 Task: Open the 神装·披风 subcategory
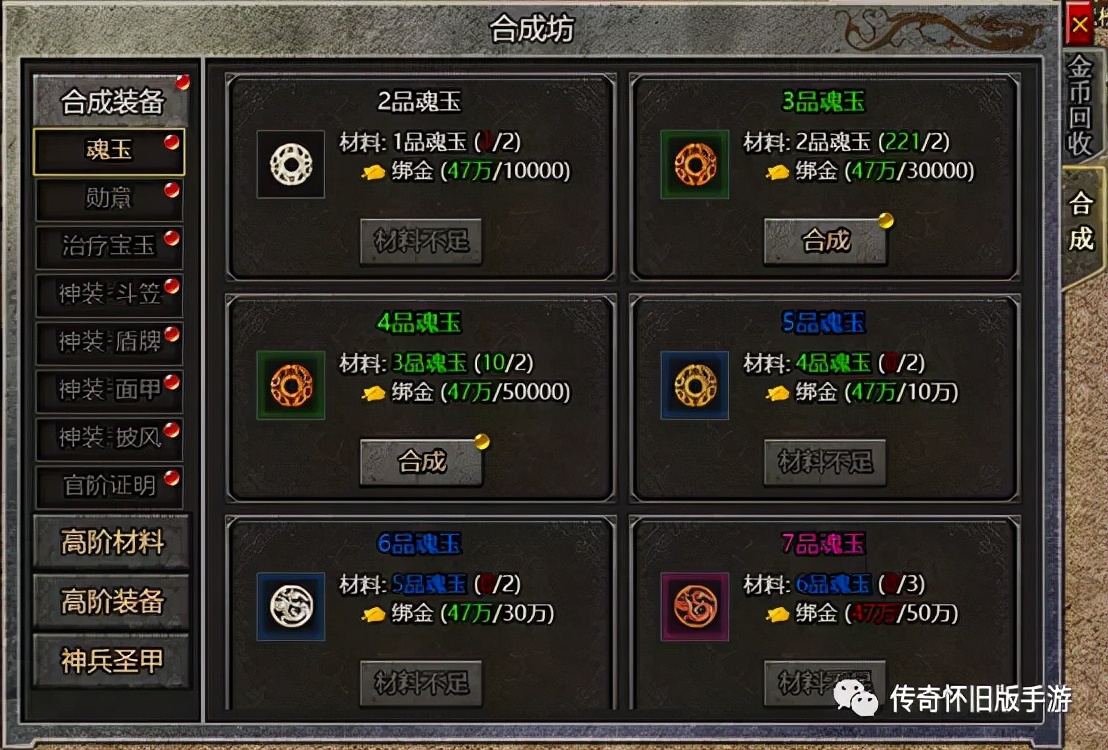point(109,438)
